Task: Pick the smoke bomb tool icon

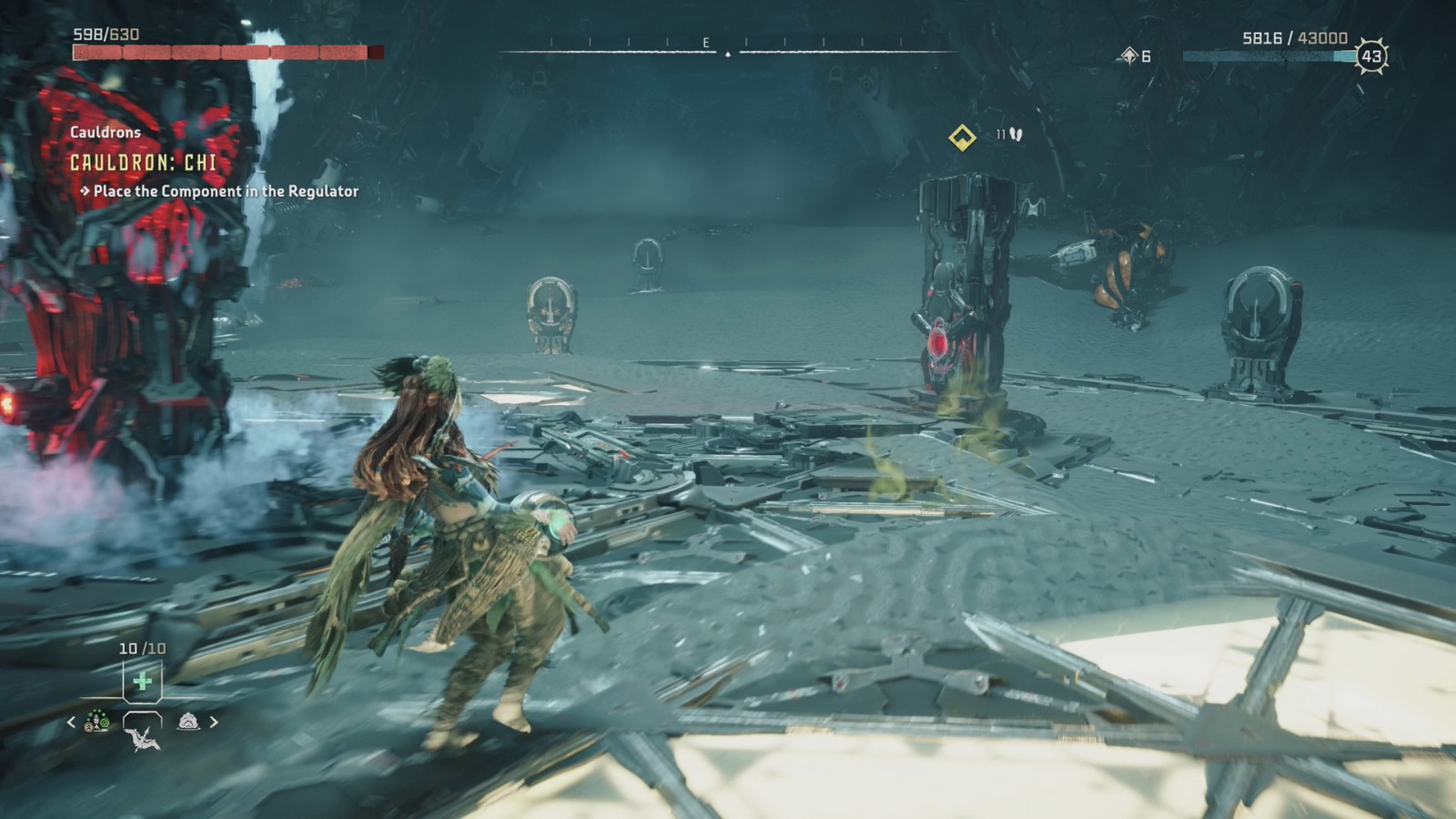Action: 188,723
